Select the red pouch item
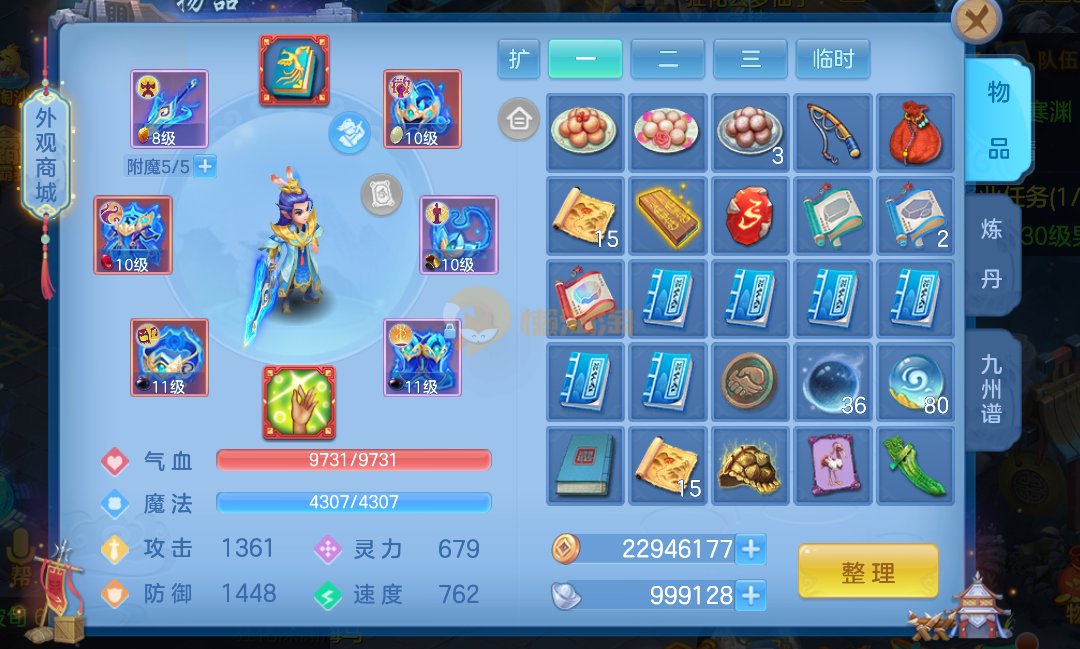 tap(915, 133)
